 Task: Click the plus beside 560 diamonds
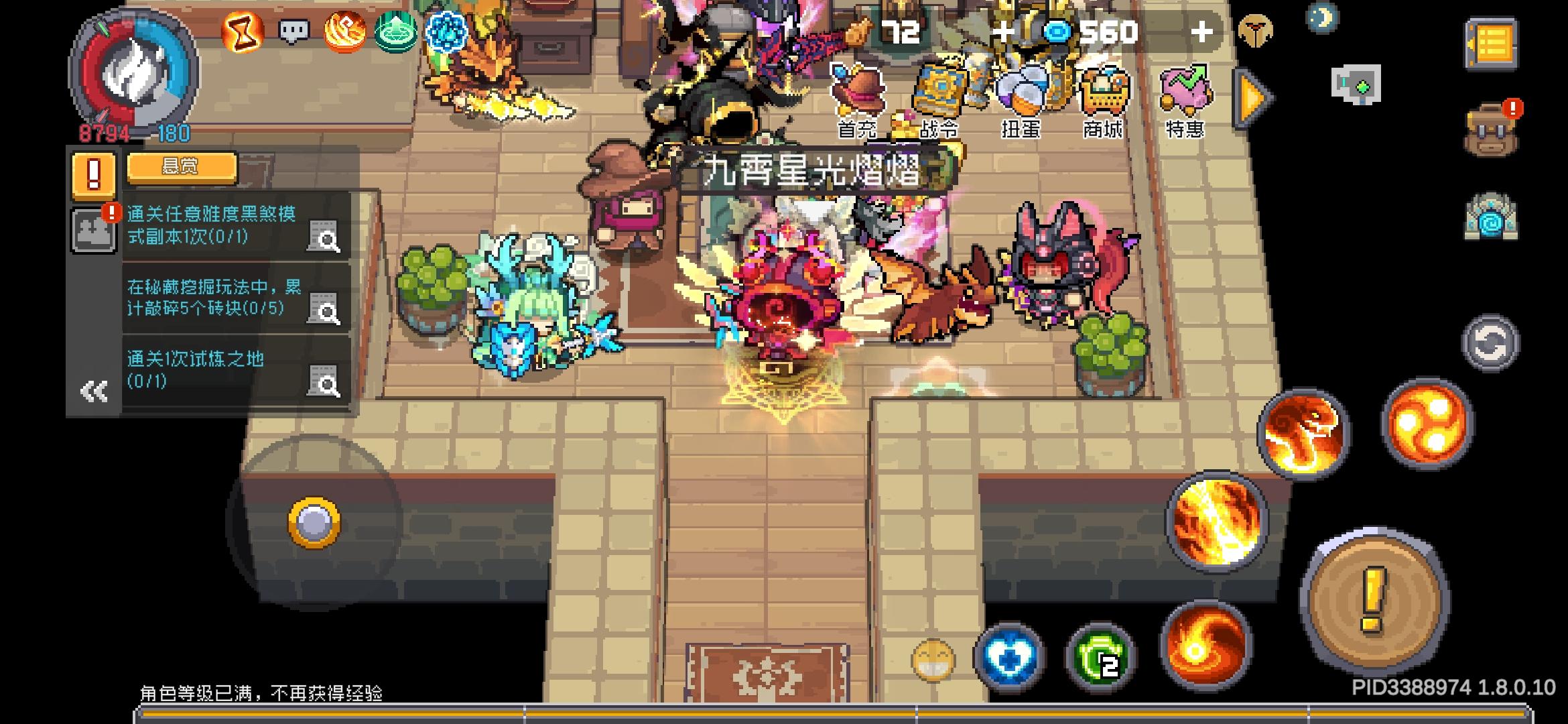pyautogui.click(x=1204, y=29)
